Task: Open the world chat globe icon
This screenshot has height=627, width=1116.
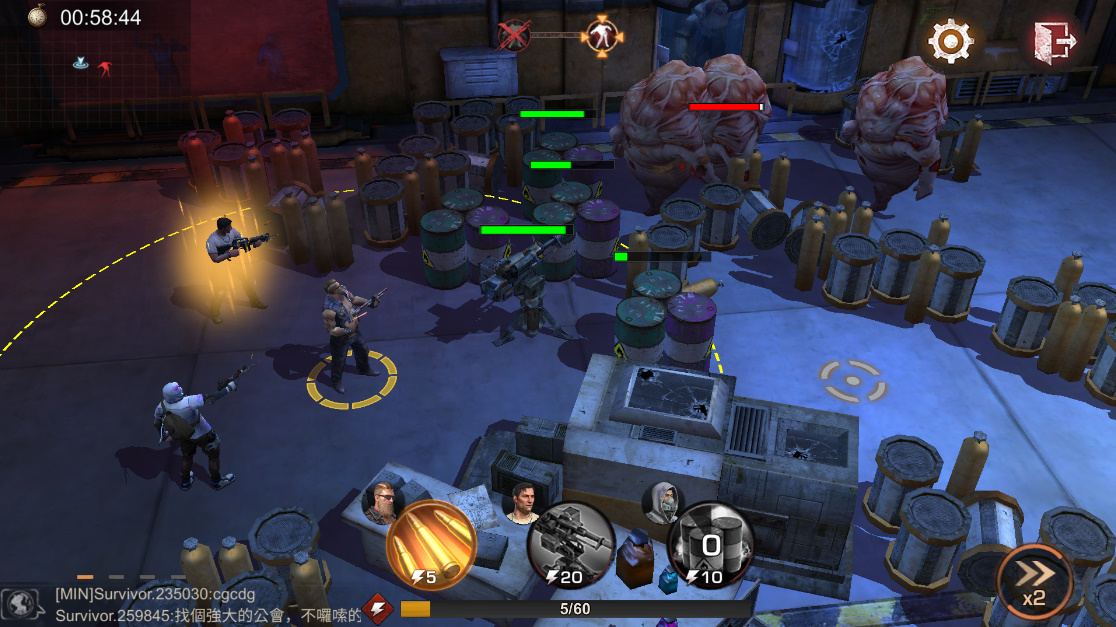Action: [20, 603]
